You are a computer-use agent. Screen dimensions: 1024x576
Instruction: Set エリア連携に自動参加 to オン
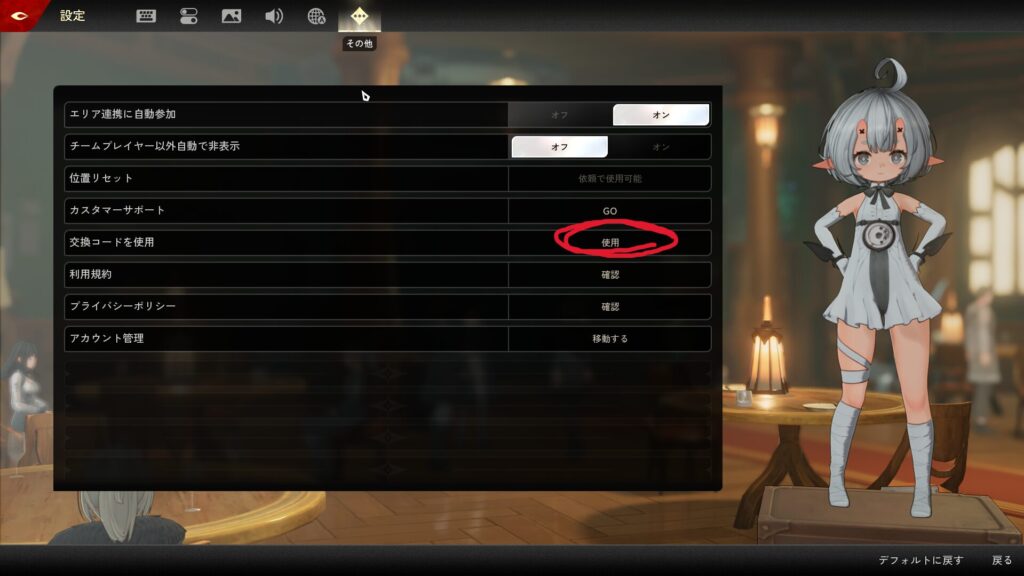point(661,115)
